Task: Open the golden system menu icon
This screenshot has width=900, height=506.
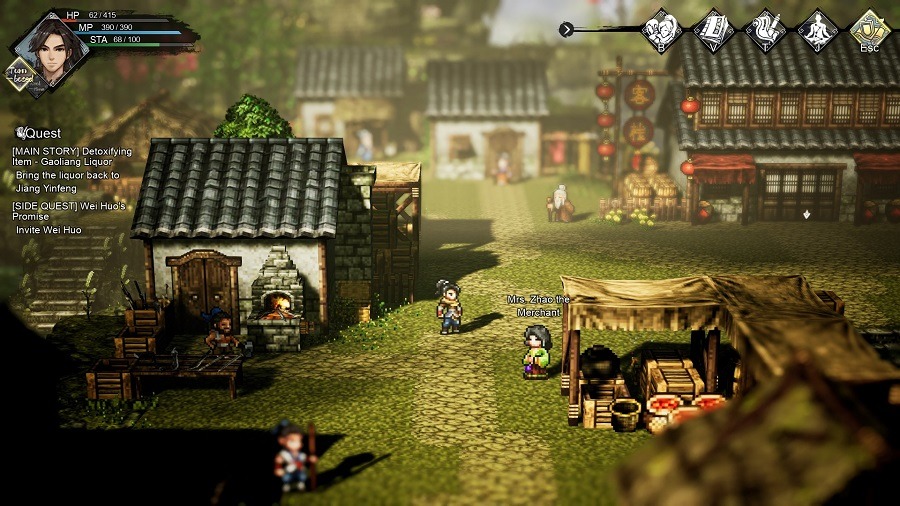Action: [869, 28]
